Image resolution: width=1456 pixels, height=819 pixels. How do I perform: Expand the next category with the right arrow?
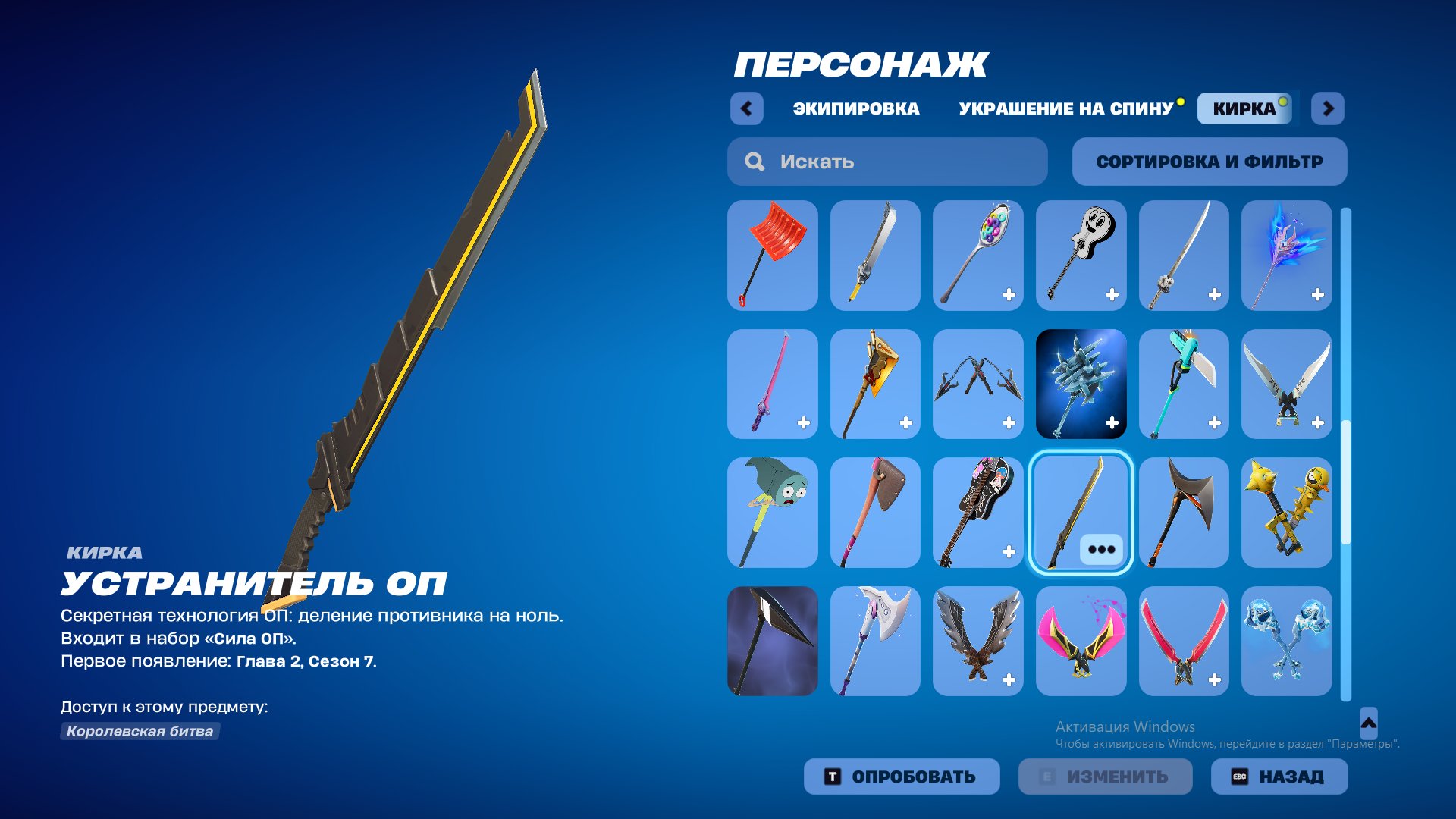coord(1329,109)
